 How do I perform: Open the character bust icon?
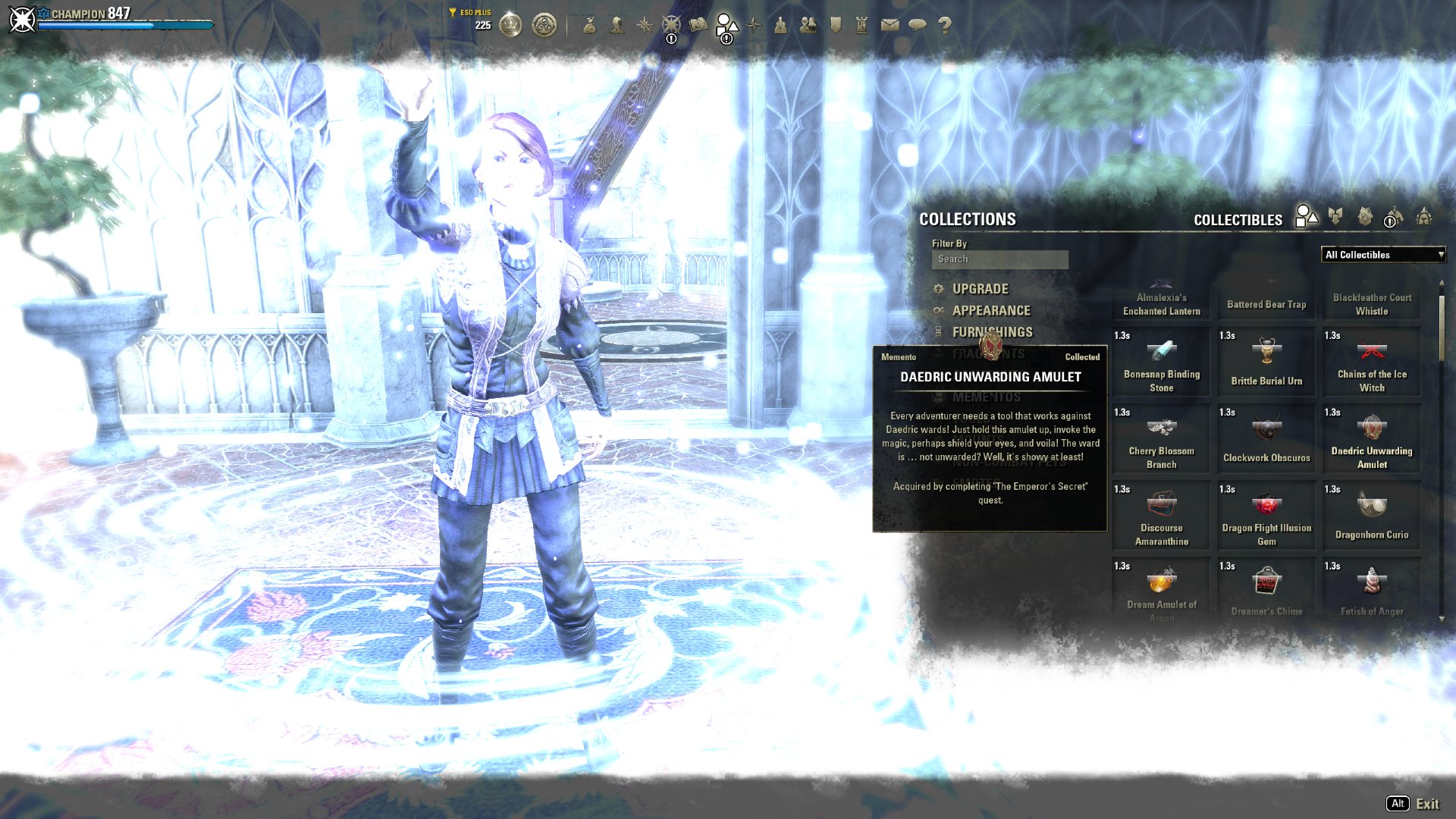(x=616, y=26)
